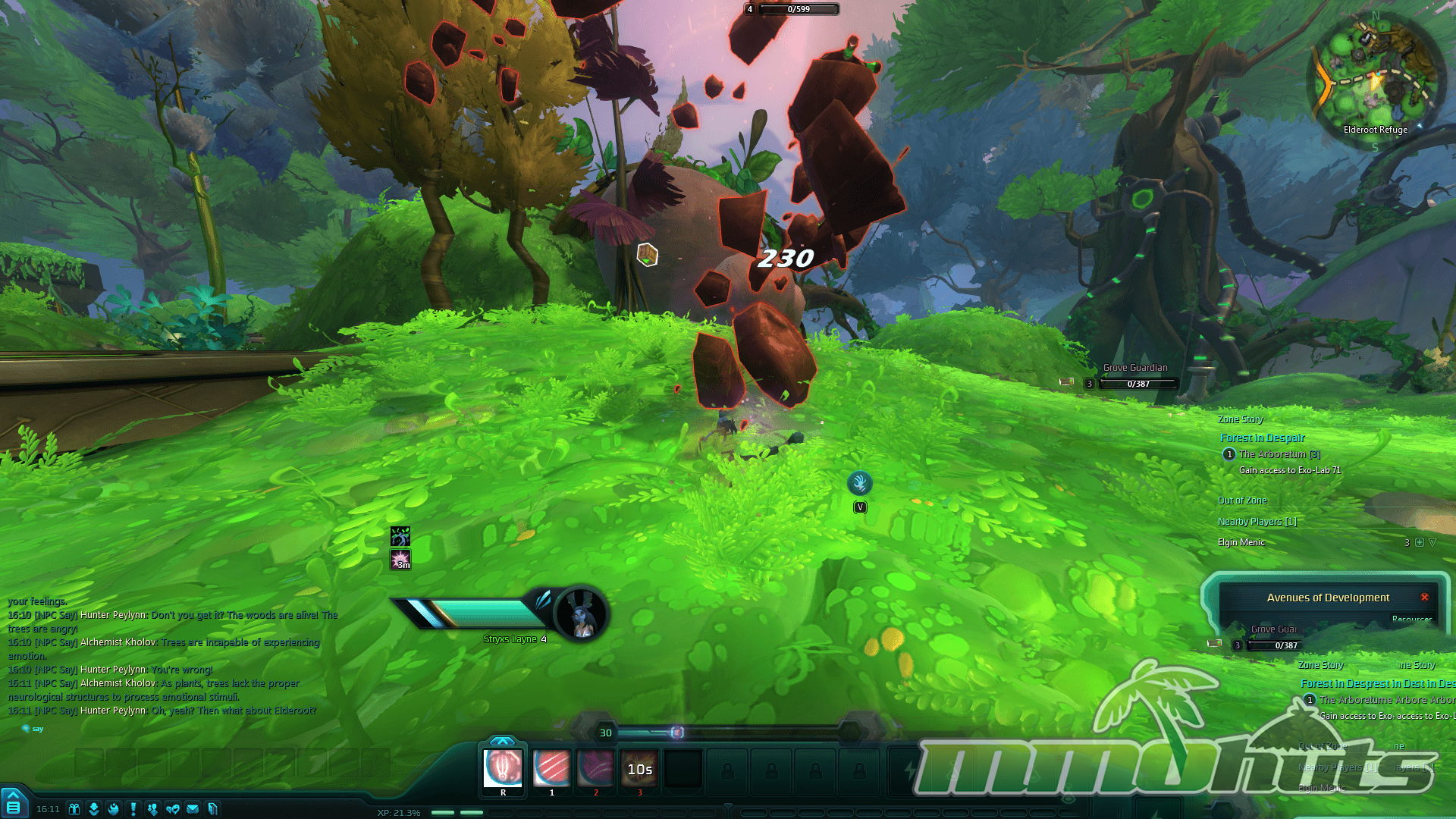1456x819 pixels.
Task: Select the Stryxs Layne player portrait
Action: coord(582,613)
